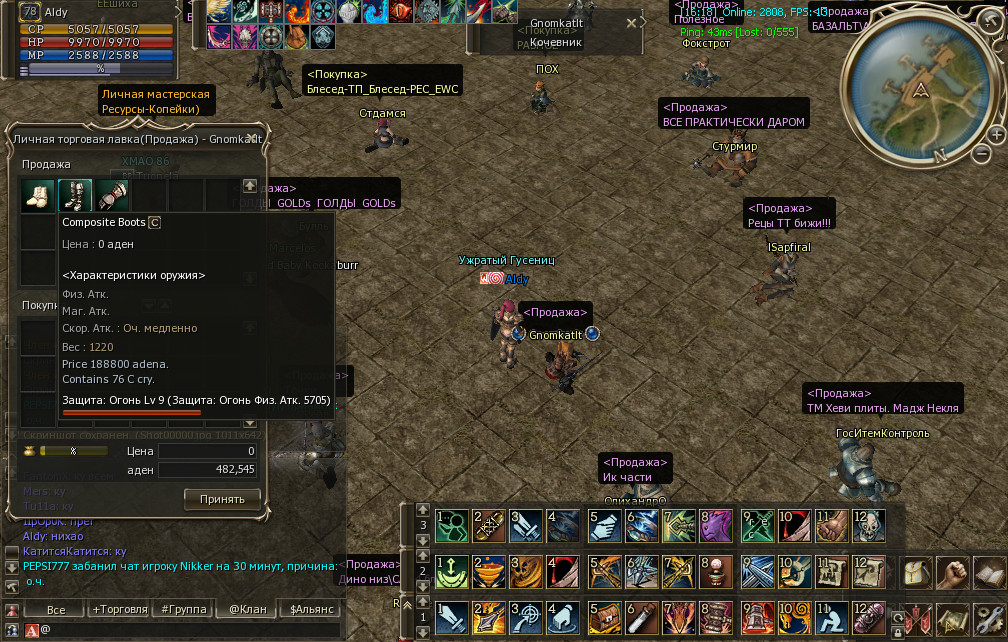Switch to the Все chat tab

(x=56, y=609)
